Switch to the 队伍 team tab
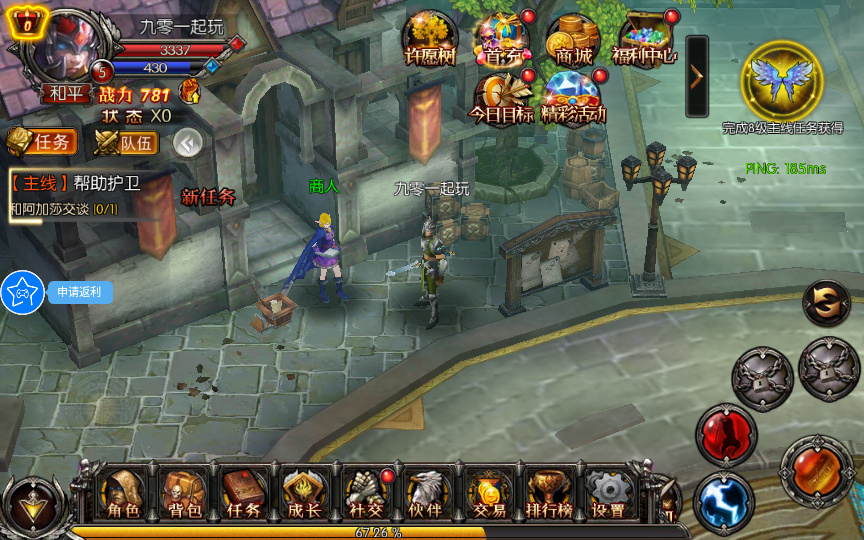Image resolution: width=864 pixels, height=540 pixels. [126, 143]
